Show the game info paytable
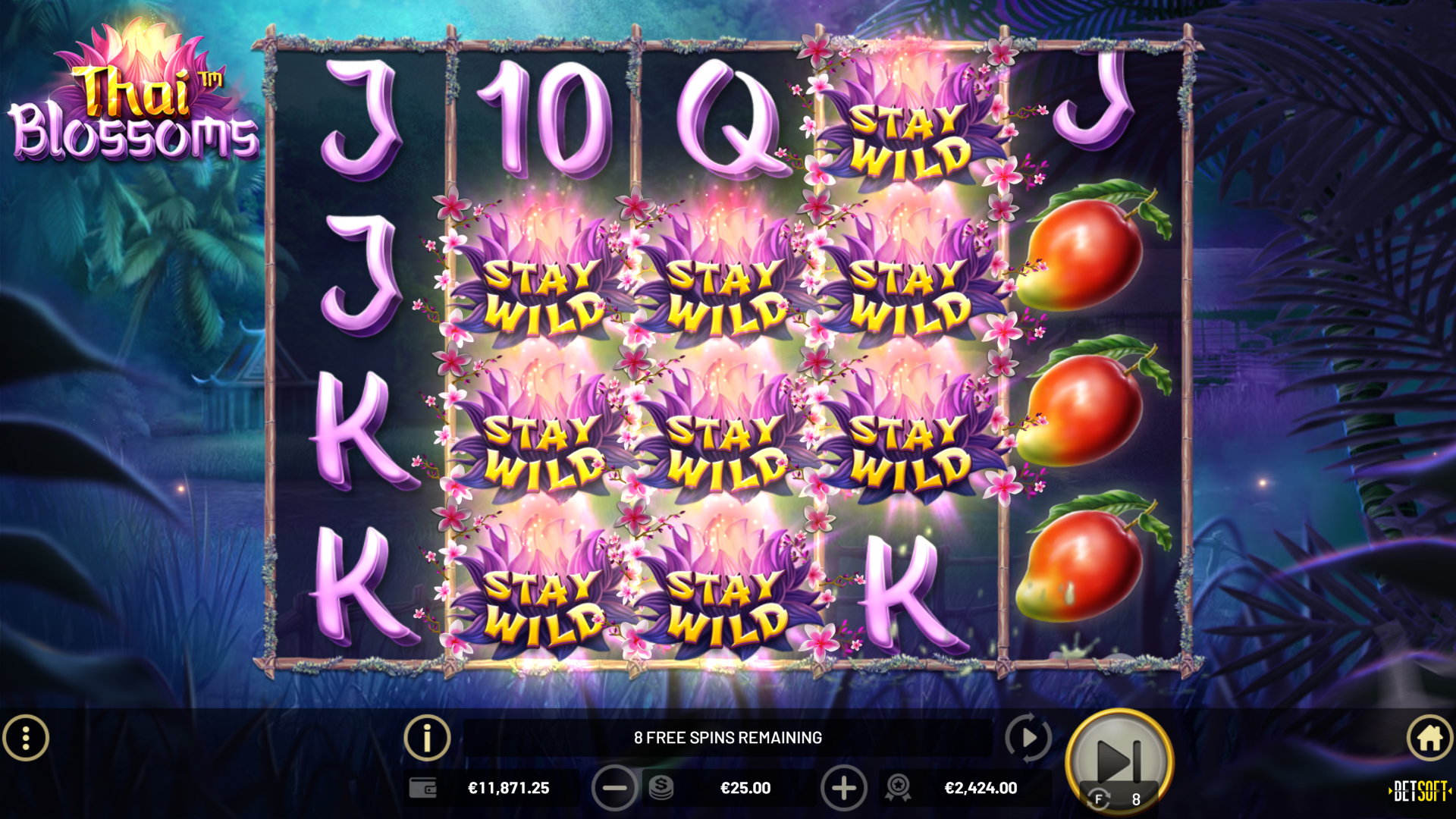Screen dimensions: 1456x819 point(427,738)
